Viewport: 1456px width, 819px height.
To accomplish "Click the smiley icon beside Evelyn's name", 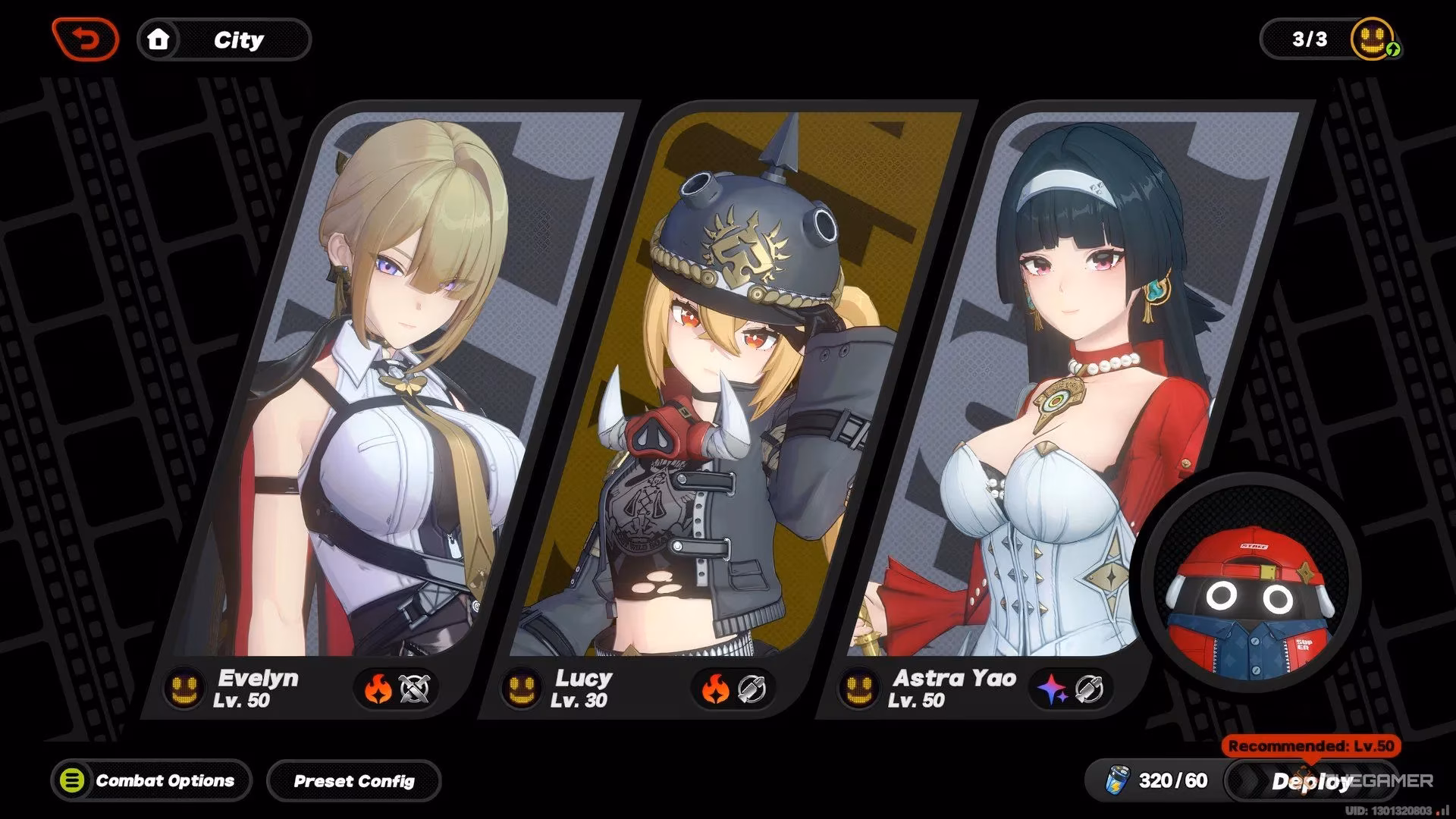I will pos(185,689).
